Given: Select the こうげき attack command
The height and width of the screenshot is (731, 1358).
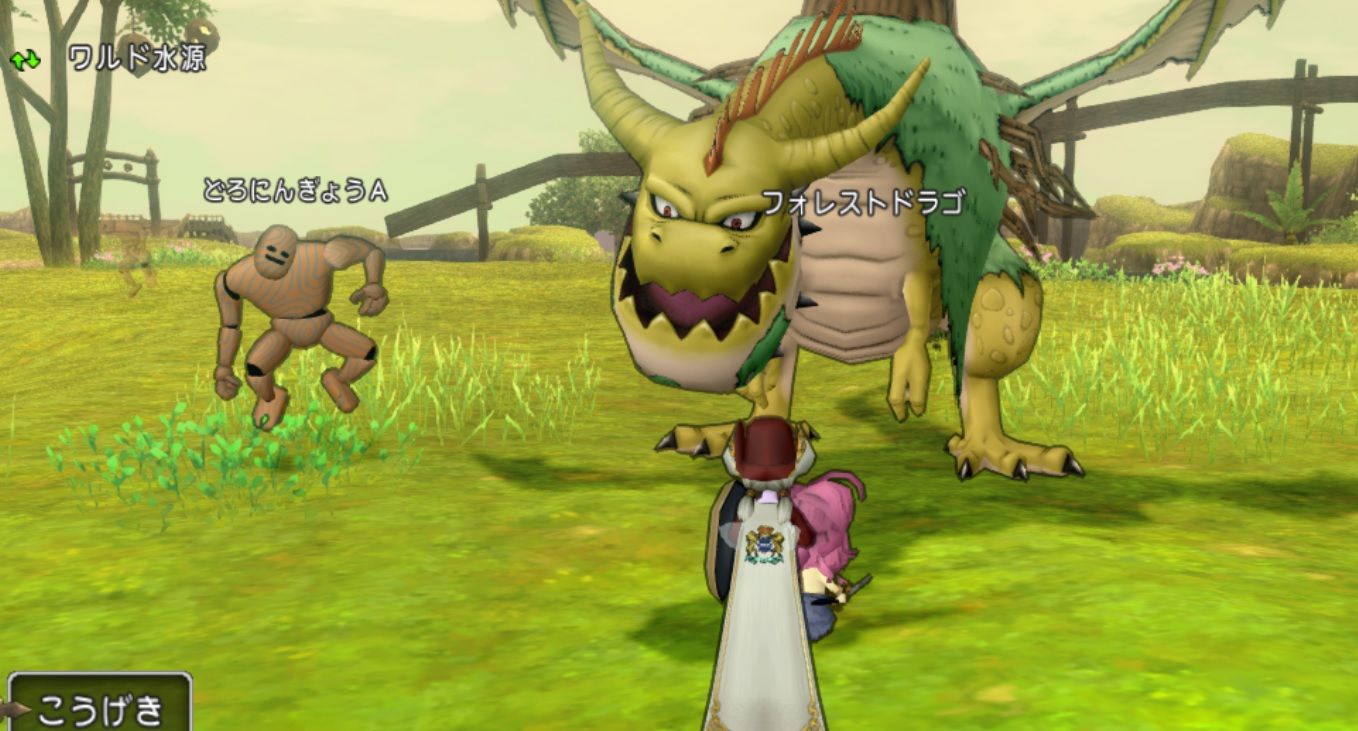Looking at the screenshot, I should coord(100,704).
